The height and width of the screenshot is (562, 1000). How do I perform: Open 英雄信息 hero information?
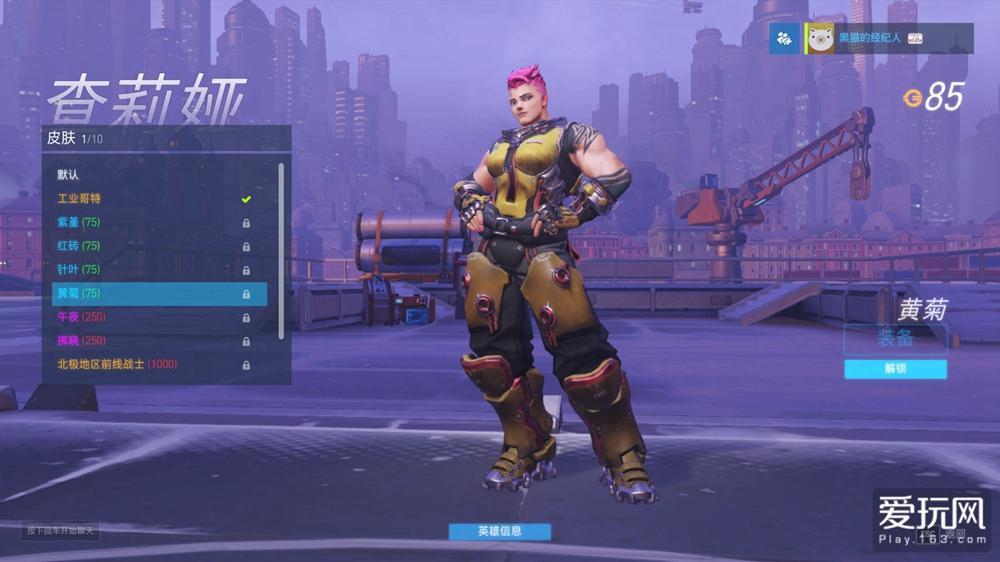coord(499,531)
